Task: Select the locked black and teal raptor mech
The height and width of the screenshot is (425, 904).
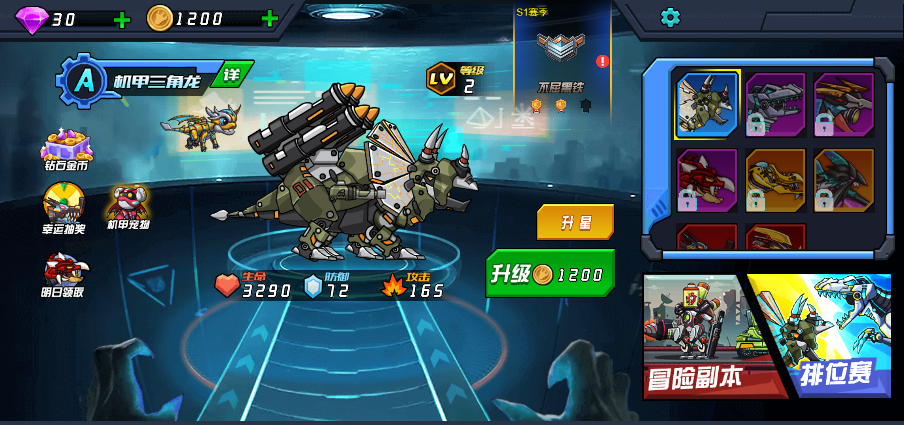Action: coord(843,180)
